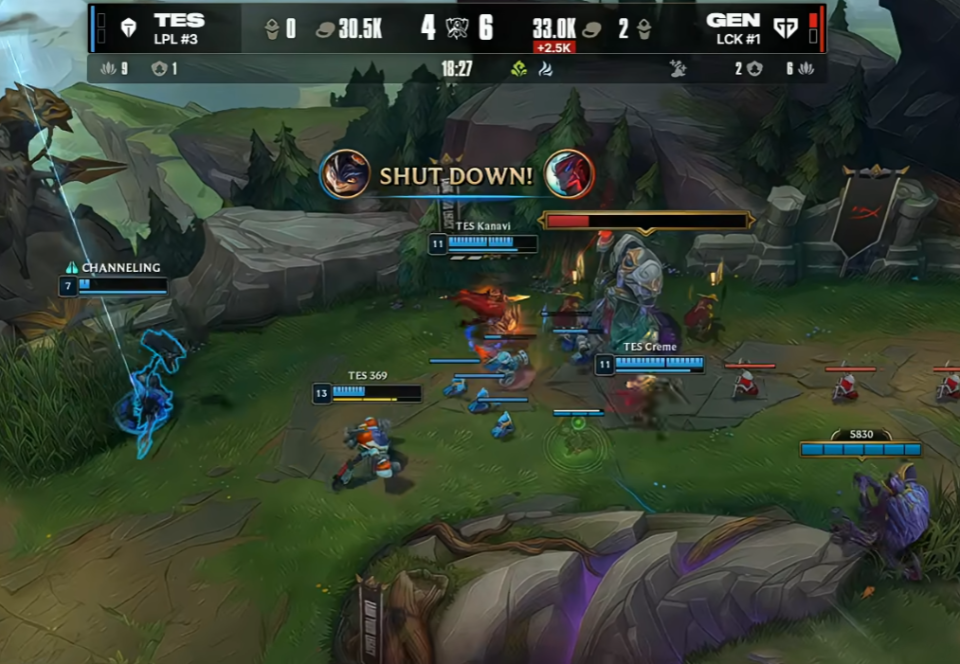Select the TES Kanavi nameplate
960x664 pixels.
(x=483, y=226)
